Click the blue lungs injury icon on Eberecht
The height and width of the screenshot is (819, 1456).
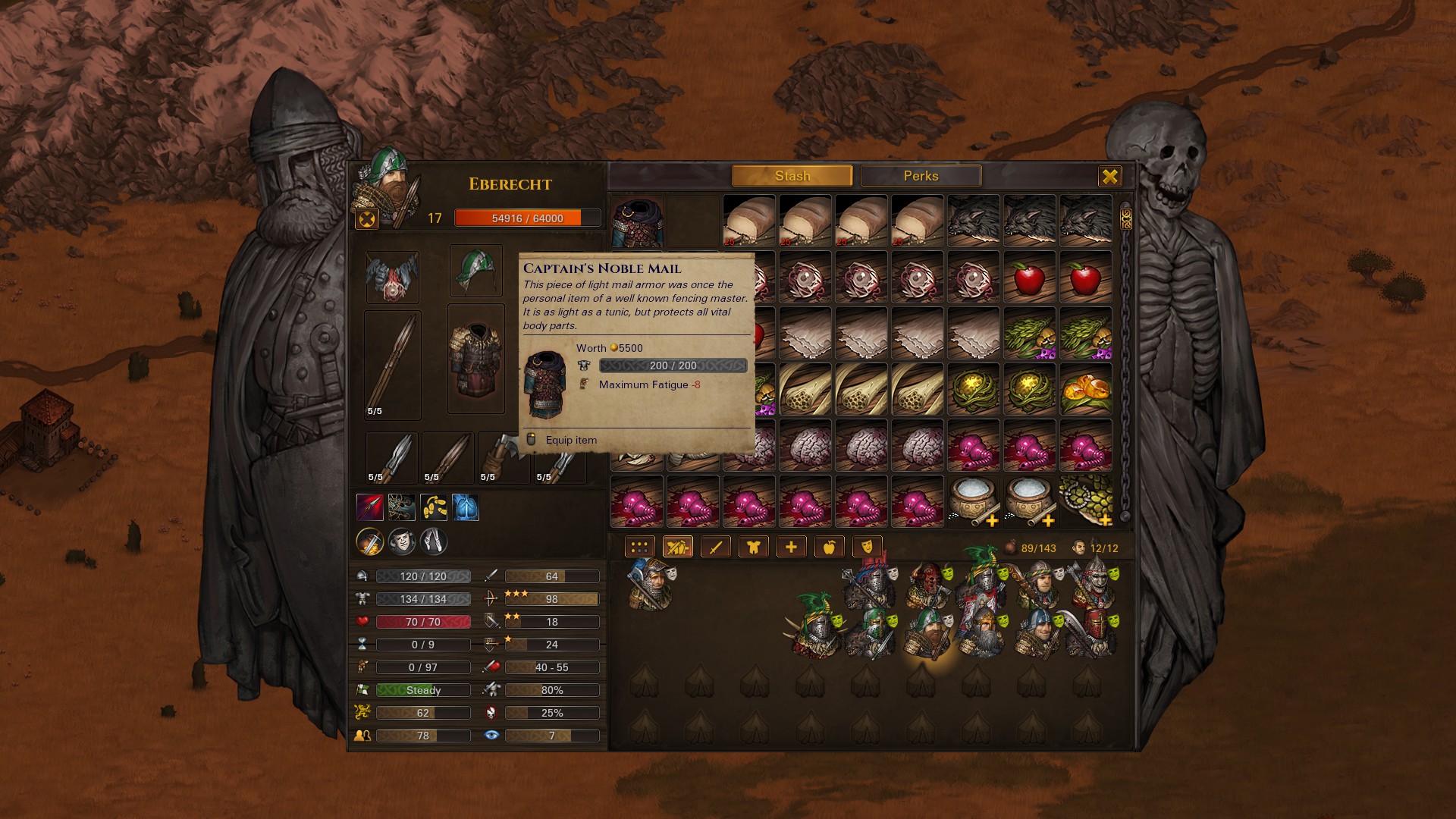466,507
